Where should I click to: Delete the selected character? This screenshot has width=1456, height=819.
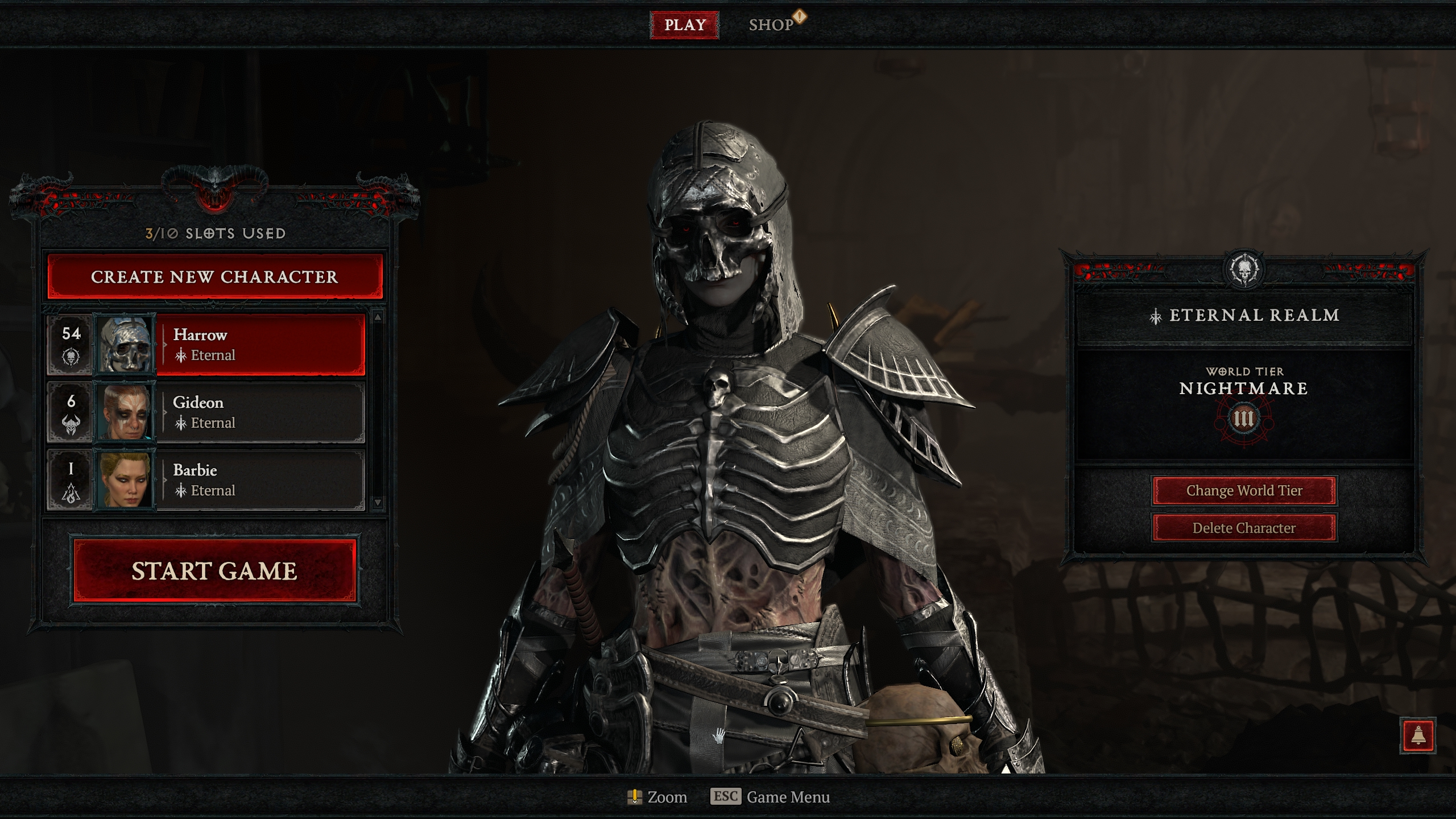[x=1244, y=528]
